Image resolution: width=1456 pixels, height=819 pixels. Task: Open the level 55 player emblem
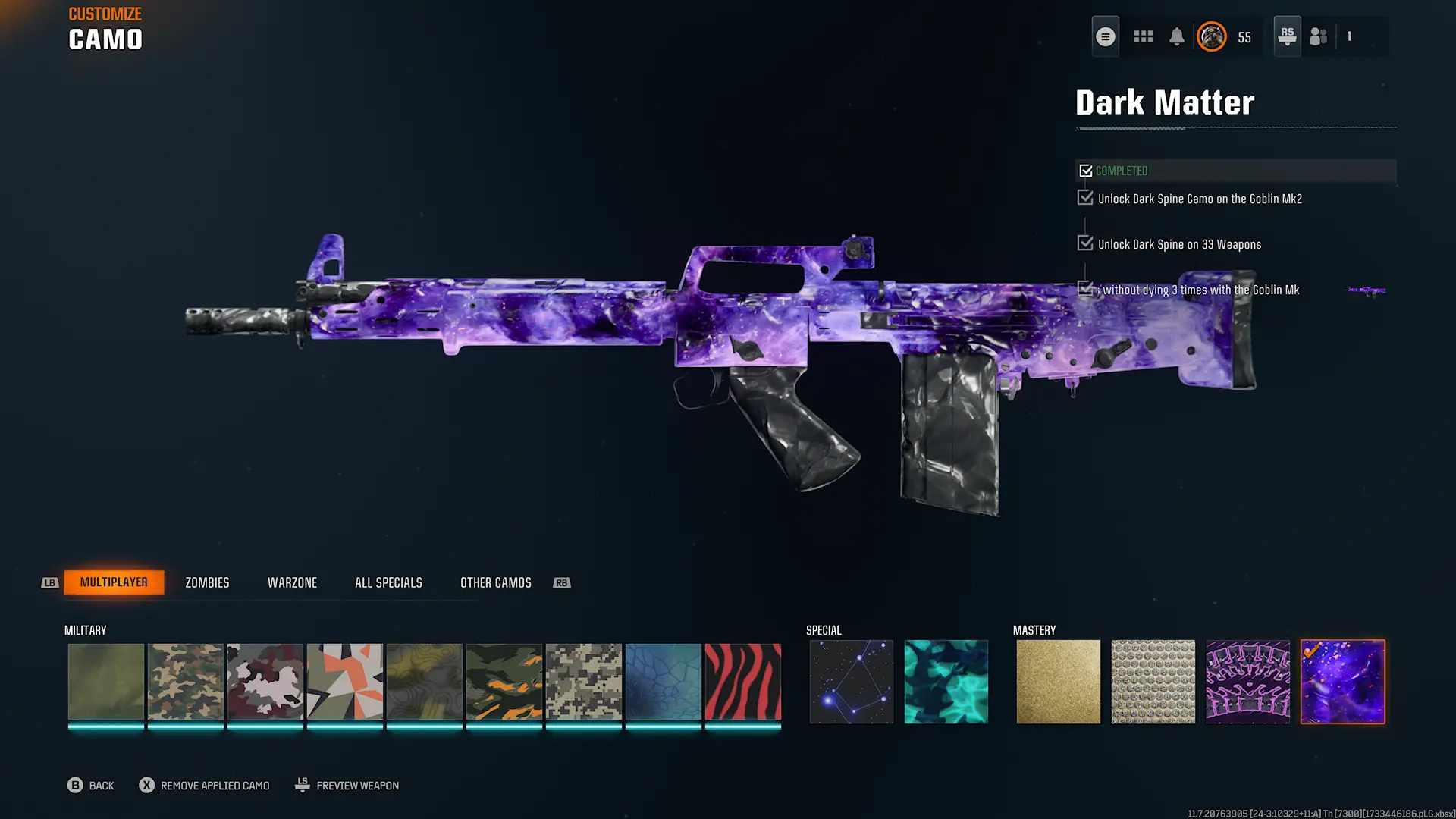point(1211,36)
